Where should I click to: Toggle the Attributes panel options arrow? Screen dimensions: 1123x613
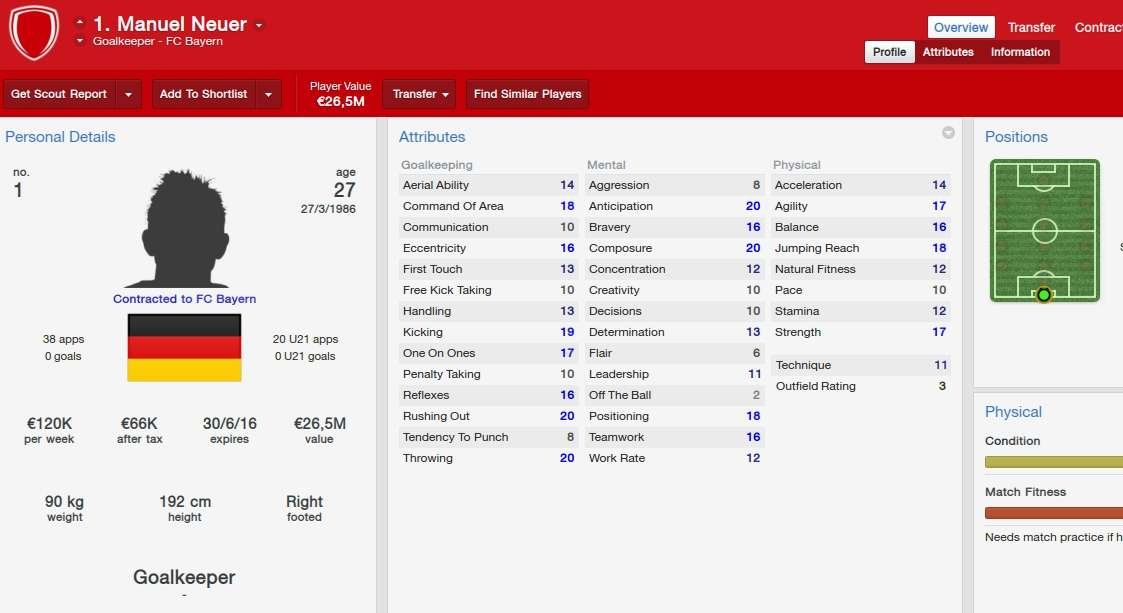(x=948, y=133)
